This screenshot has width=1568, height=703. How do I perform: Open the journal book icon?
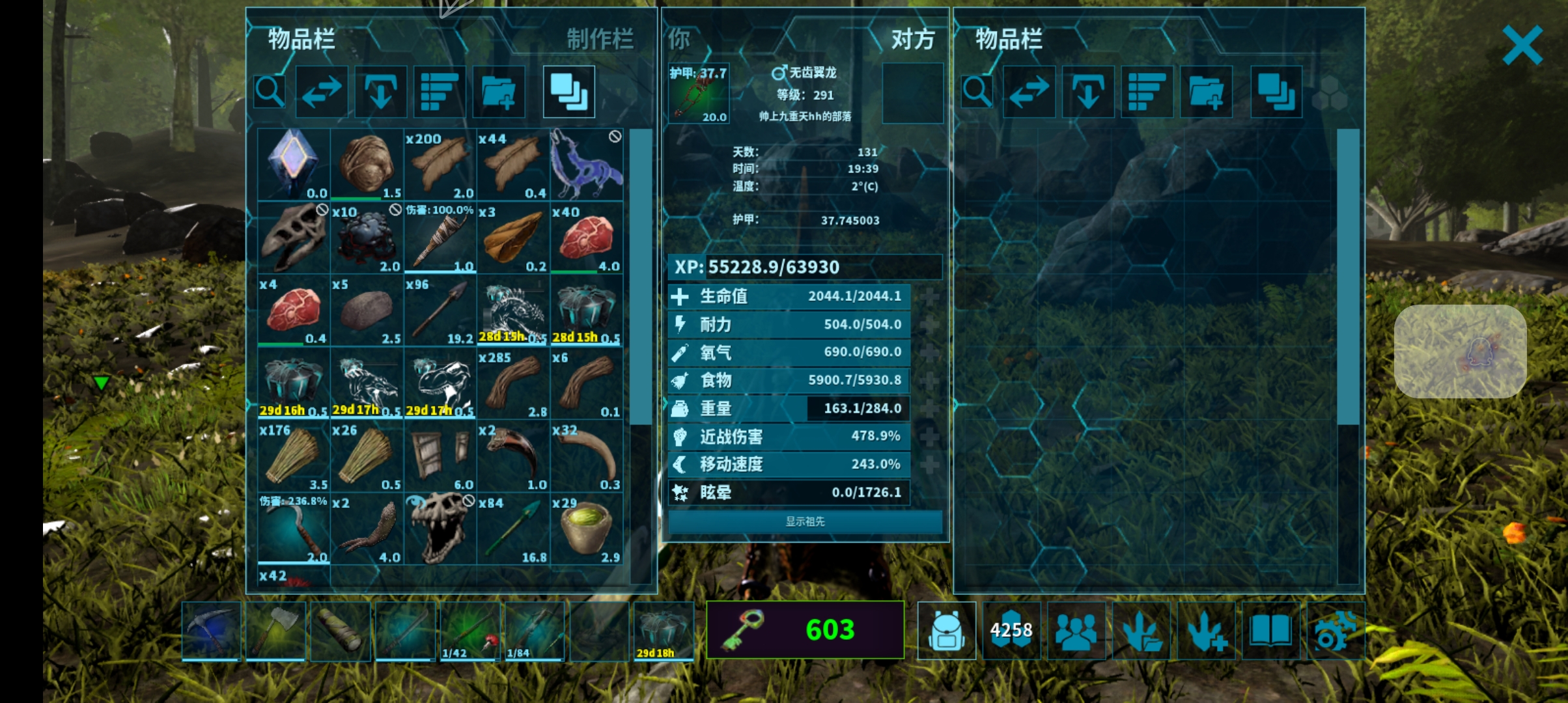point(1270,630)
